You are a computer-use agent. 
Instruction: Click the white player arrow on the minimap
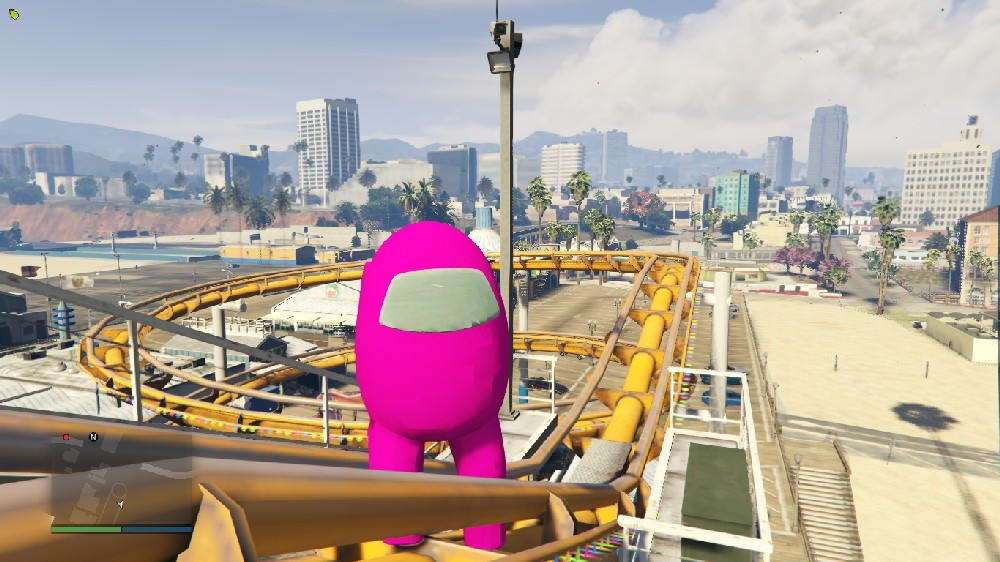121,504
